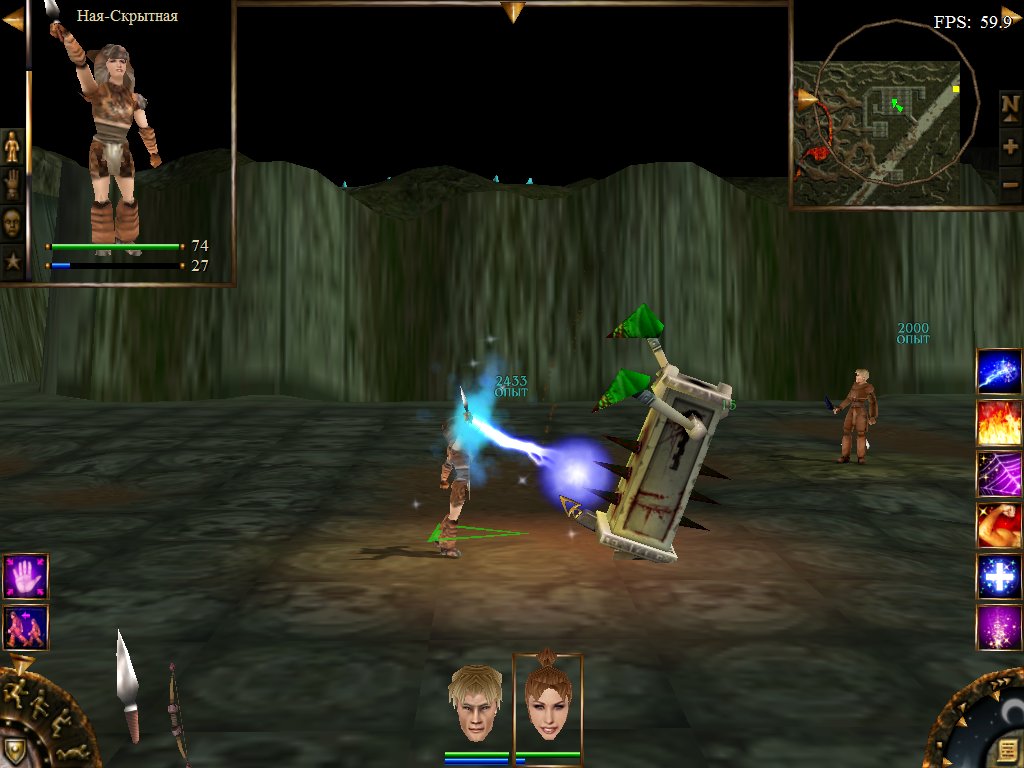Open the golden body figure tab

[12, 146]
